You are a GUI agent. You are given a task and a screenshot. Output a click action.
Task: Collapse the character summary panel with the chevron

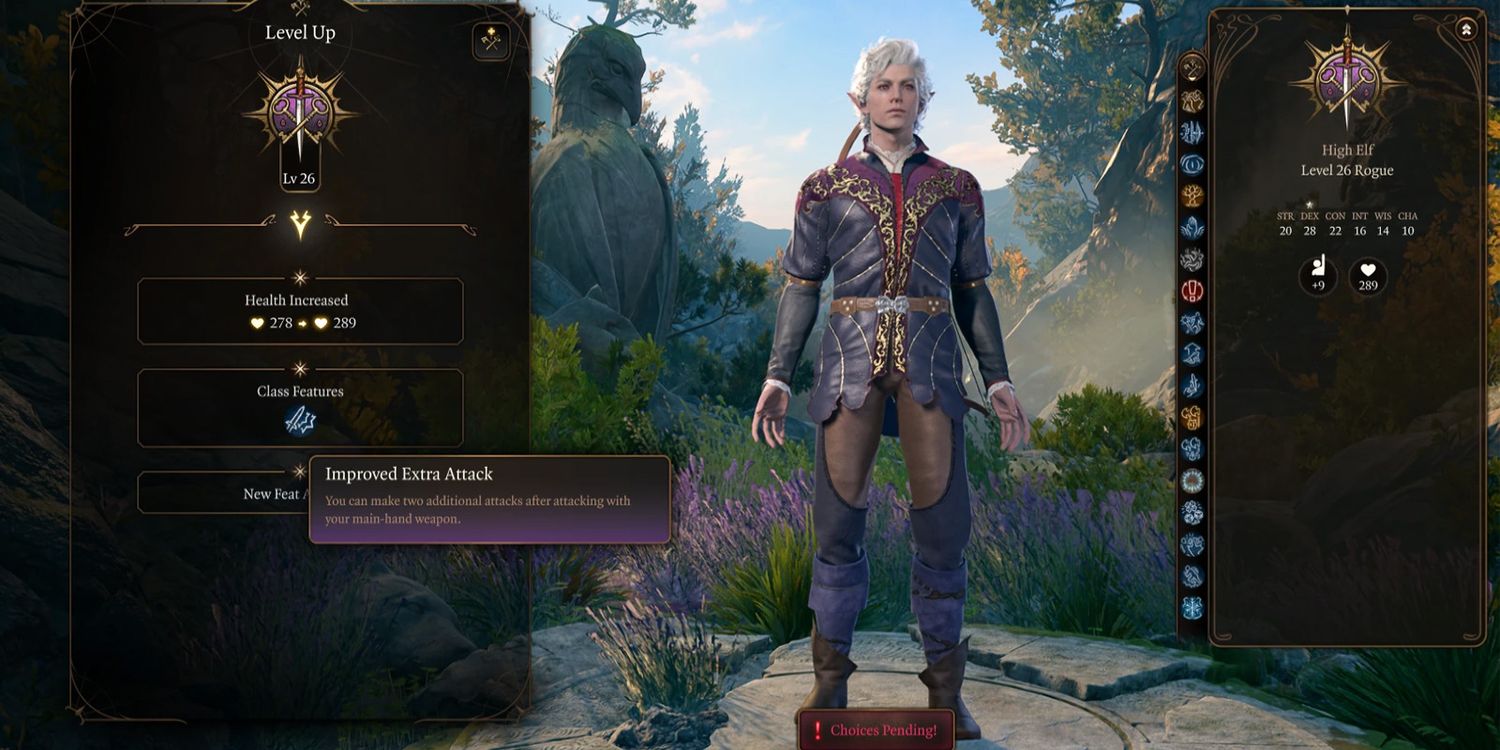tap(1467, 30)
